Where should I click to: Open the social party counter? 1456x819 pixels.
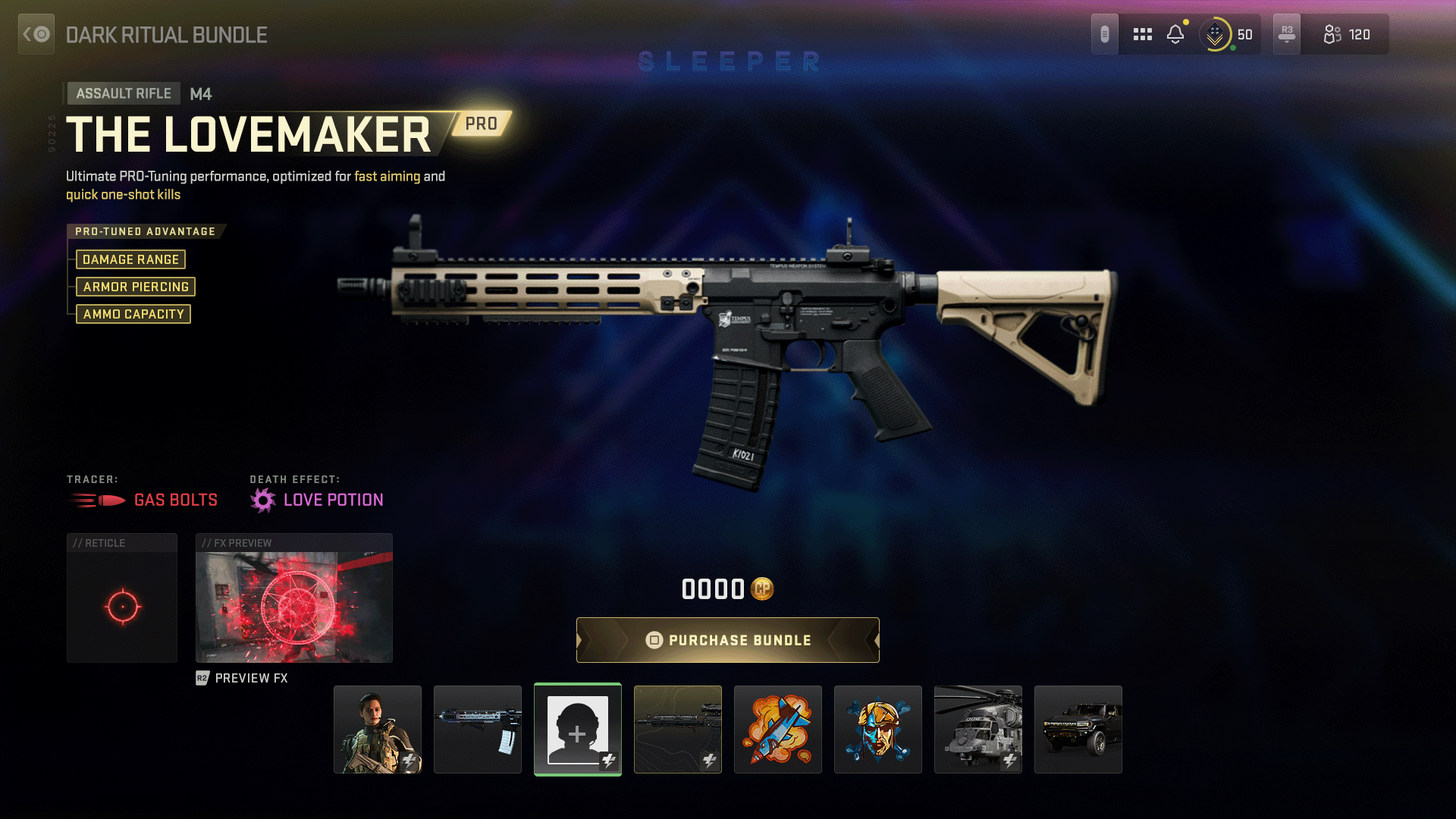tap(1346, 34)
